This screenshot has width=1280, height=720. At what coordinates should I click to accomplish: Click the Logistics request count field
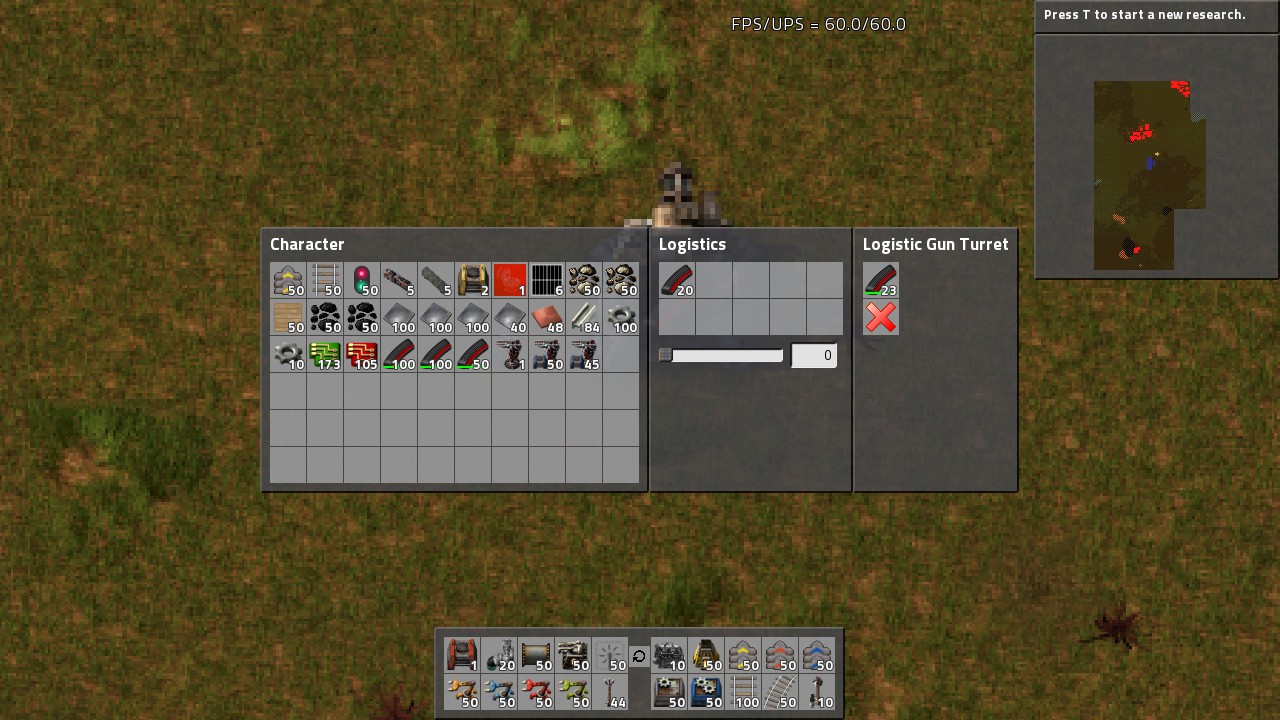[x=814, y=355]
